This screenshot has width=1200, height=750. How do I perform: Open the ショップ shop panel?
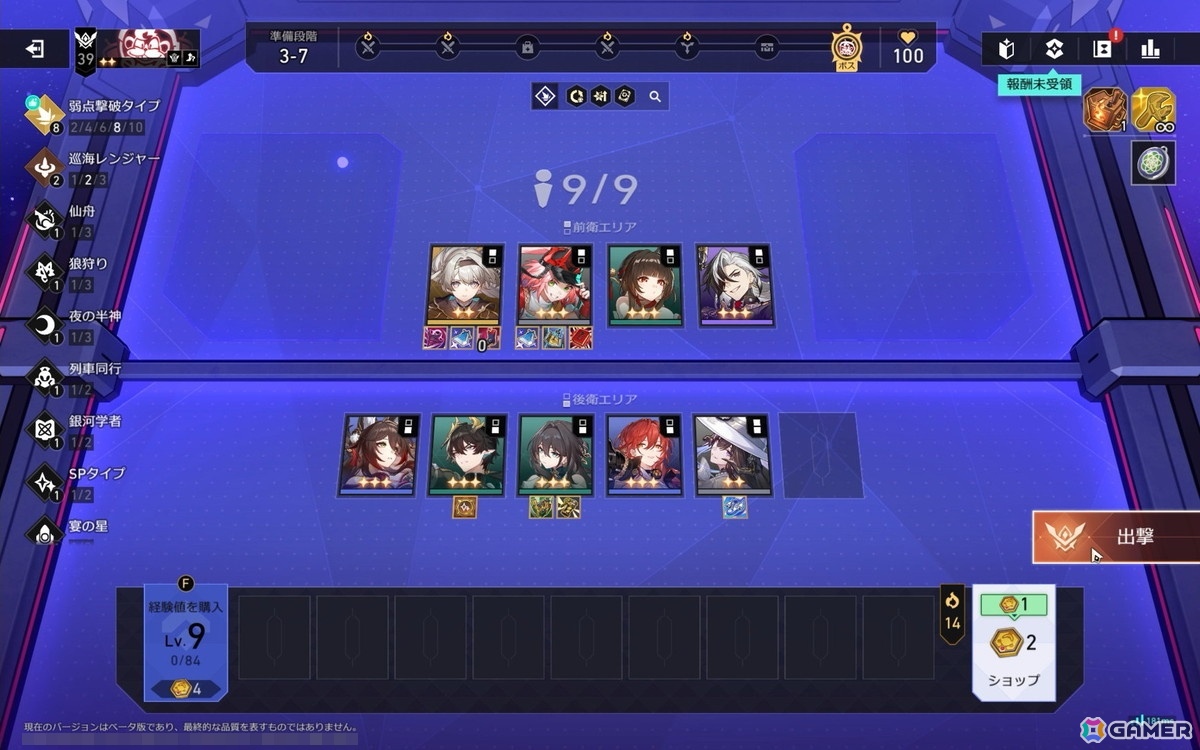(1014, 642)
